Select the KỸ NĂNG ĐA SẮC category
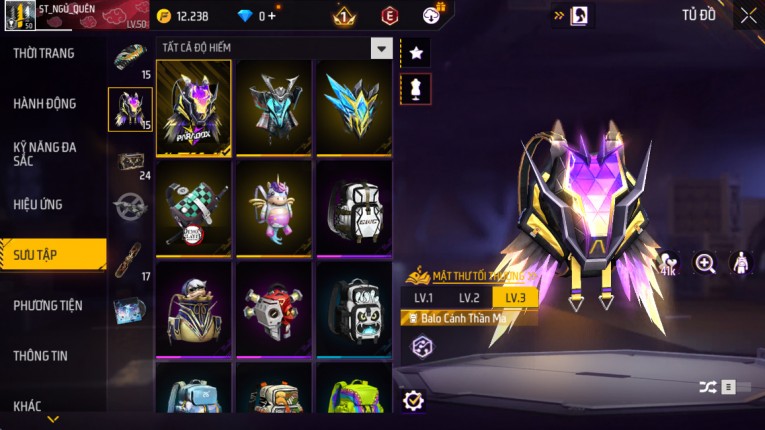The width and height of the screenshot is (765, 430). pos(45,153)
